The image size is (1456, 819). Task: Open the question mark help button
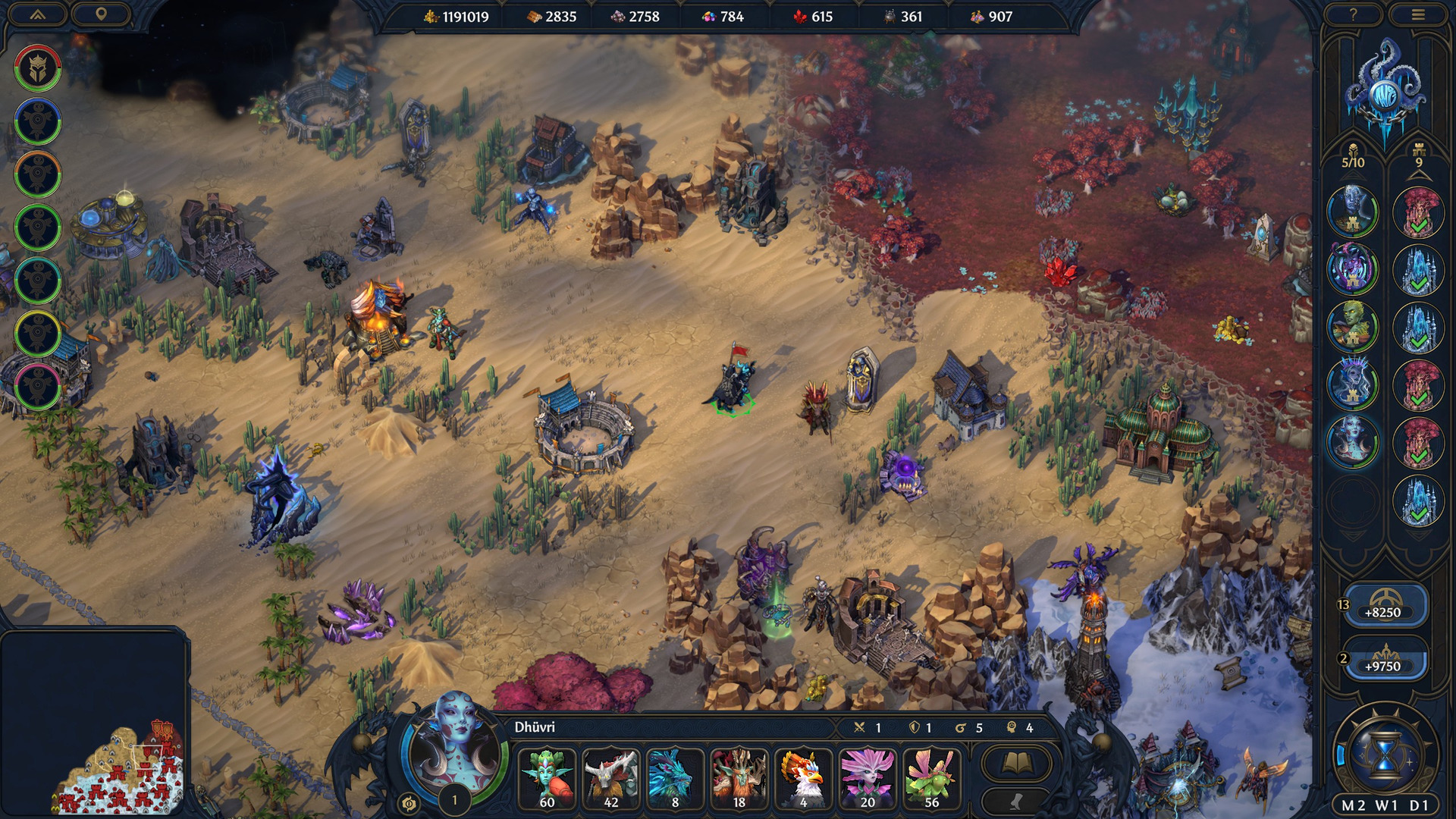[1353, 14]
